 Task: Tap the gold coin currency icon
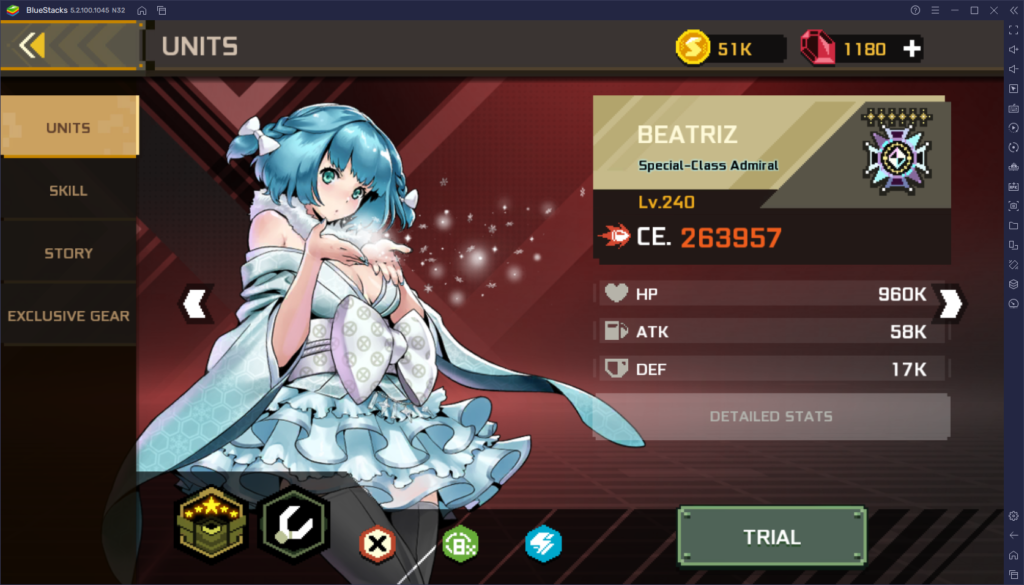692,48
